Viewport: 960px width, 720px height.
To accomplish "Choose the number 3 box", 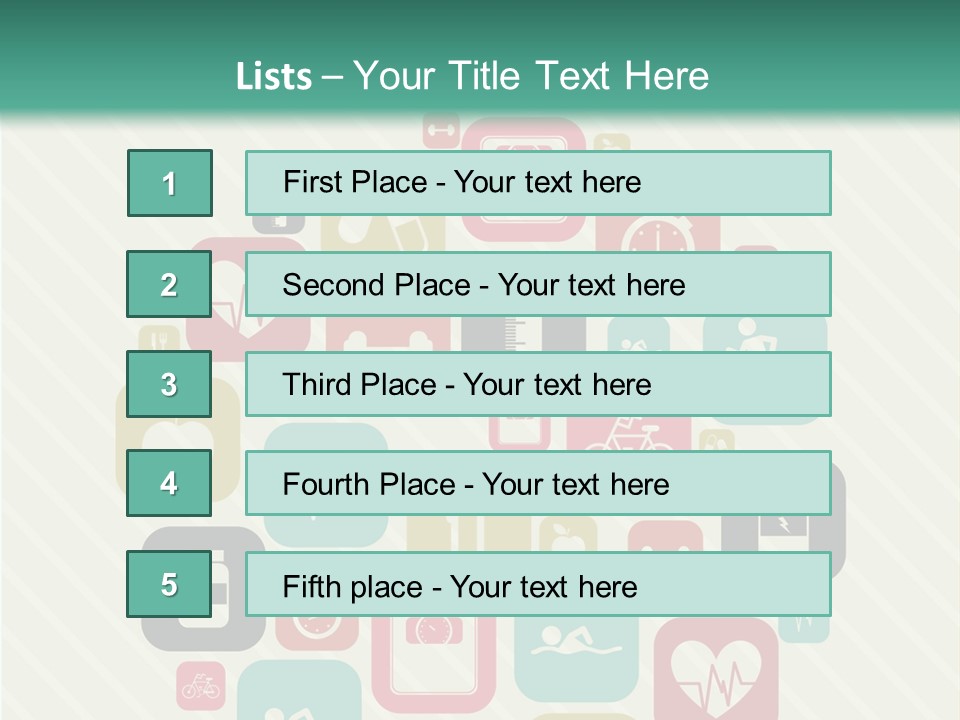I will (169, 384).
